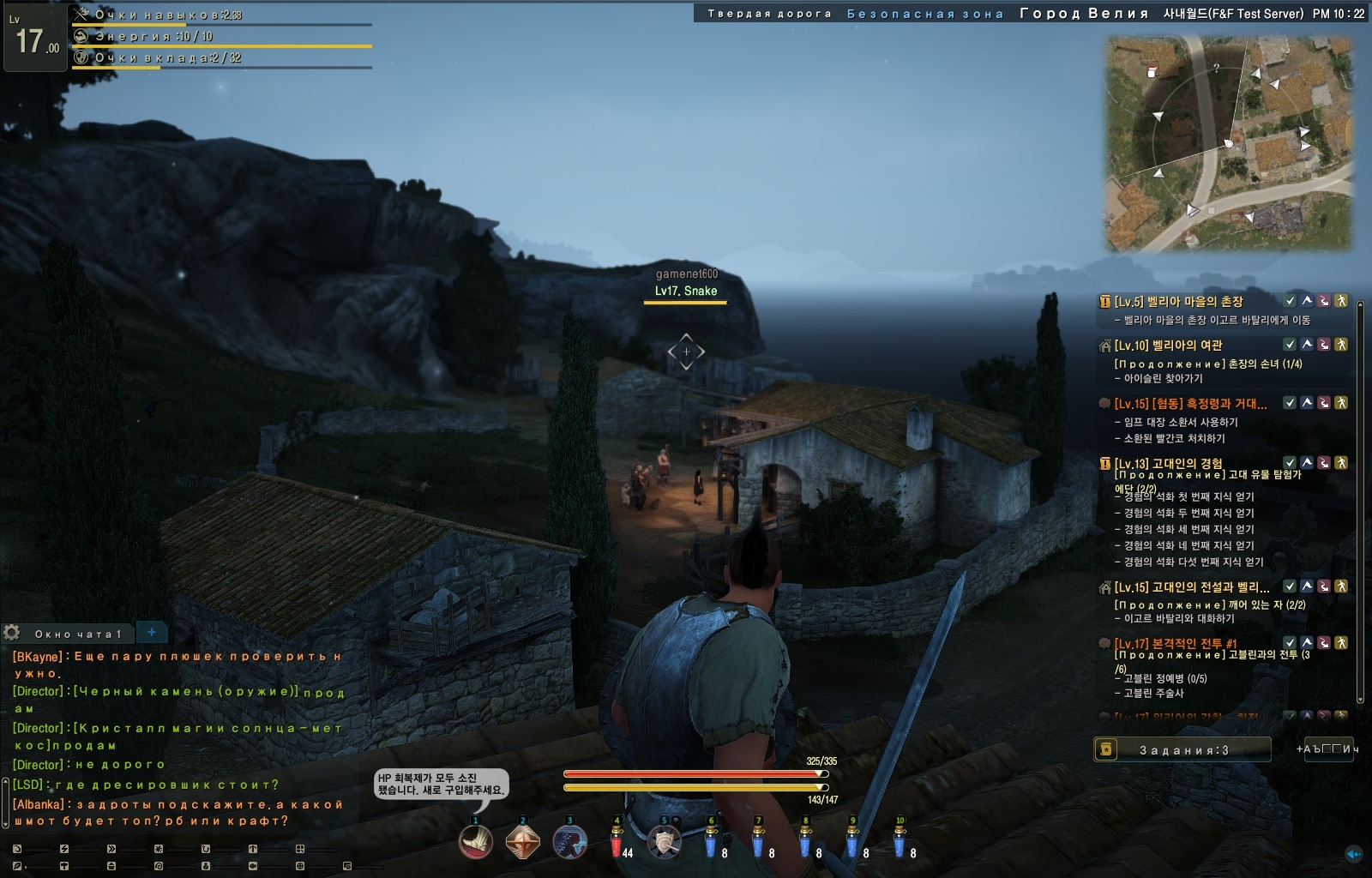Click the minimap
The width and height of the screenshot is (1372, 878).
tap(1228, 143)
